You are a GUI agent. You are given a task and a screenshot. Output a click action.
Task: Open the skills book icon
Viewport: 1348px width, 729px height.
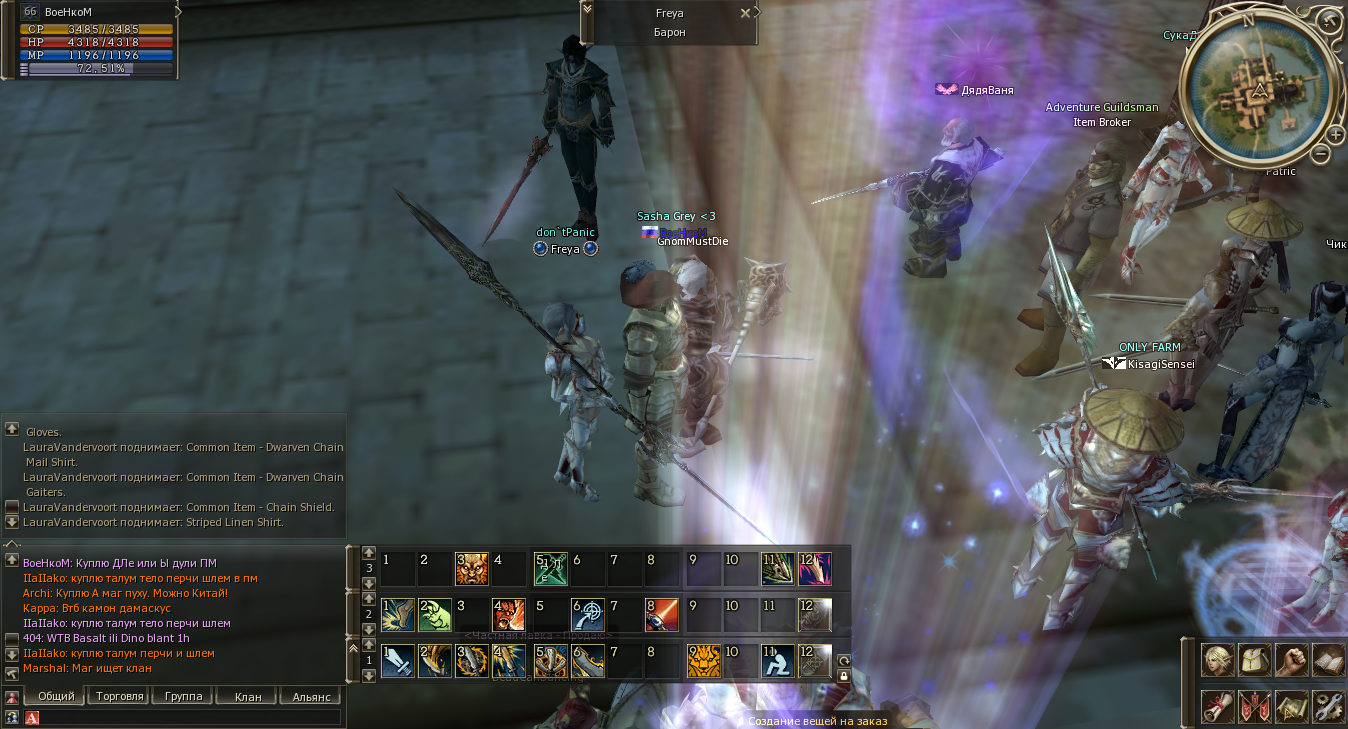click(1328, 659)
